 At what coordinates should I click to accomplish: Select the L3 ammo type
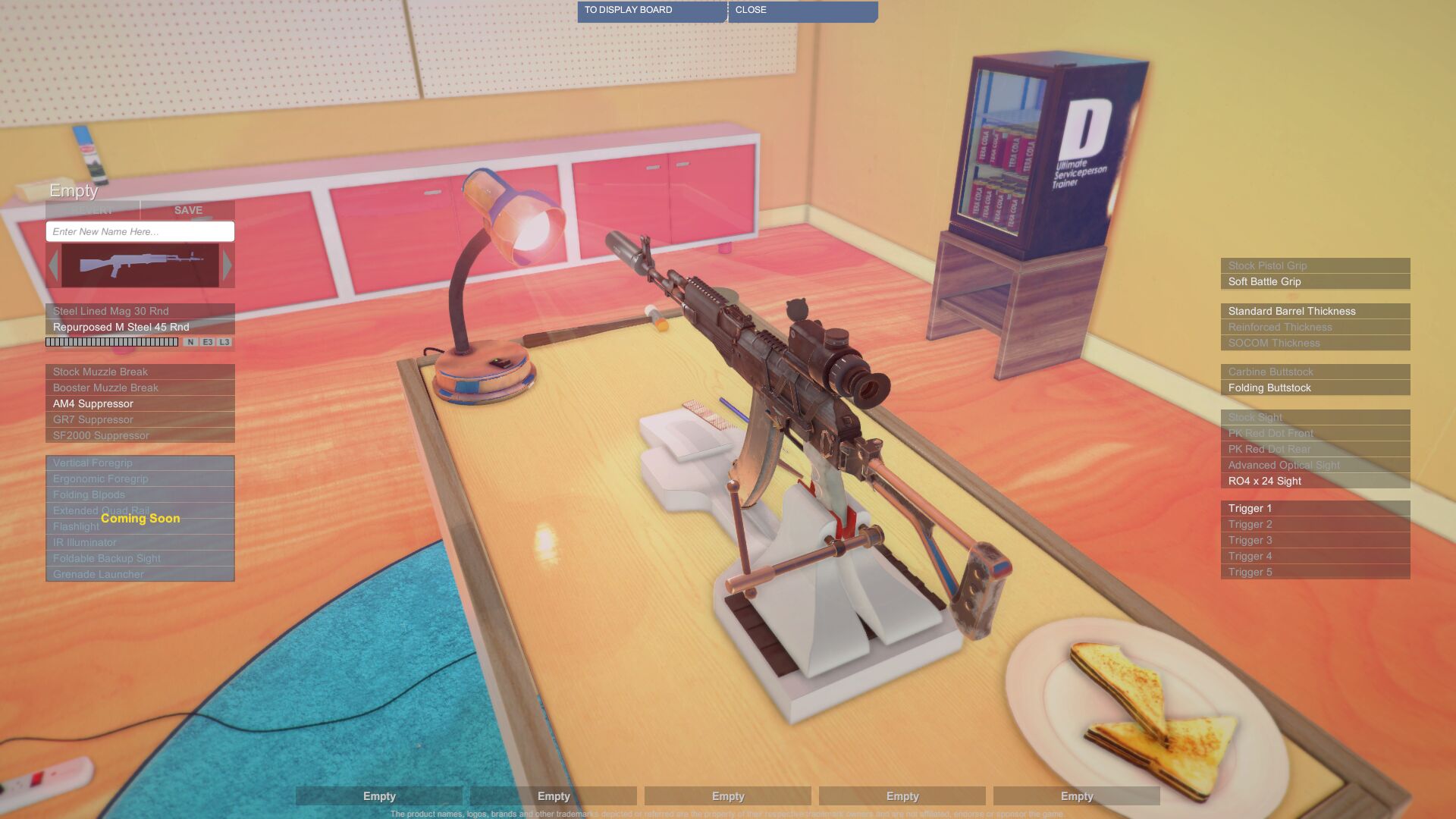coord(224,342)
